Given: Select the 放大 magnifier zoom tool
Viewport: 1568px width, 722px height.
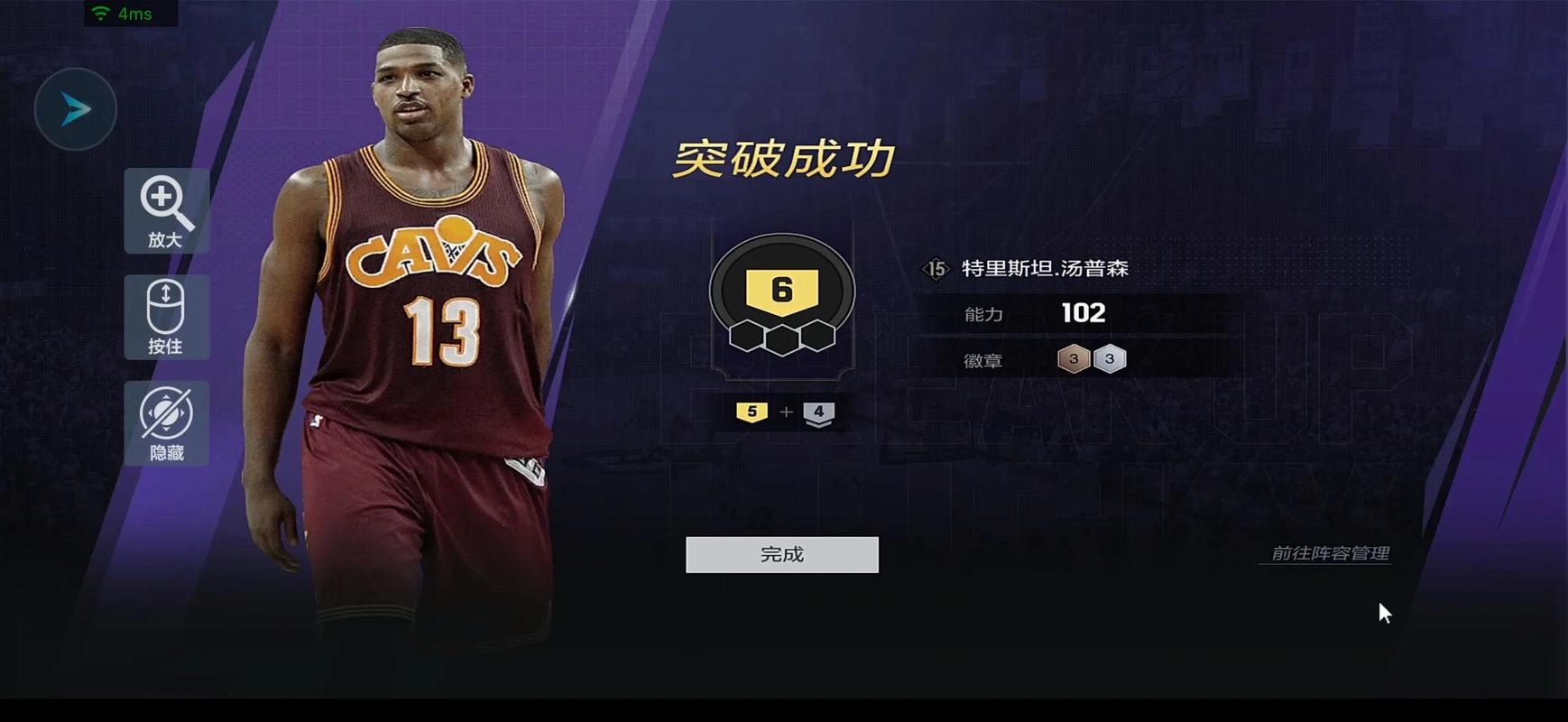Looking at the screenshot, I should 166,210.
